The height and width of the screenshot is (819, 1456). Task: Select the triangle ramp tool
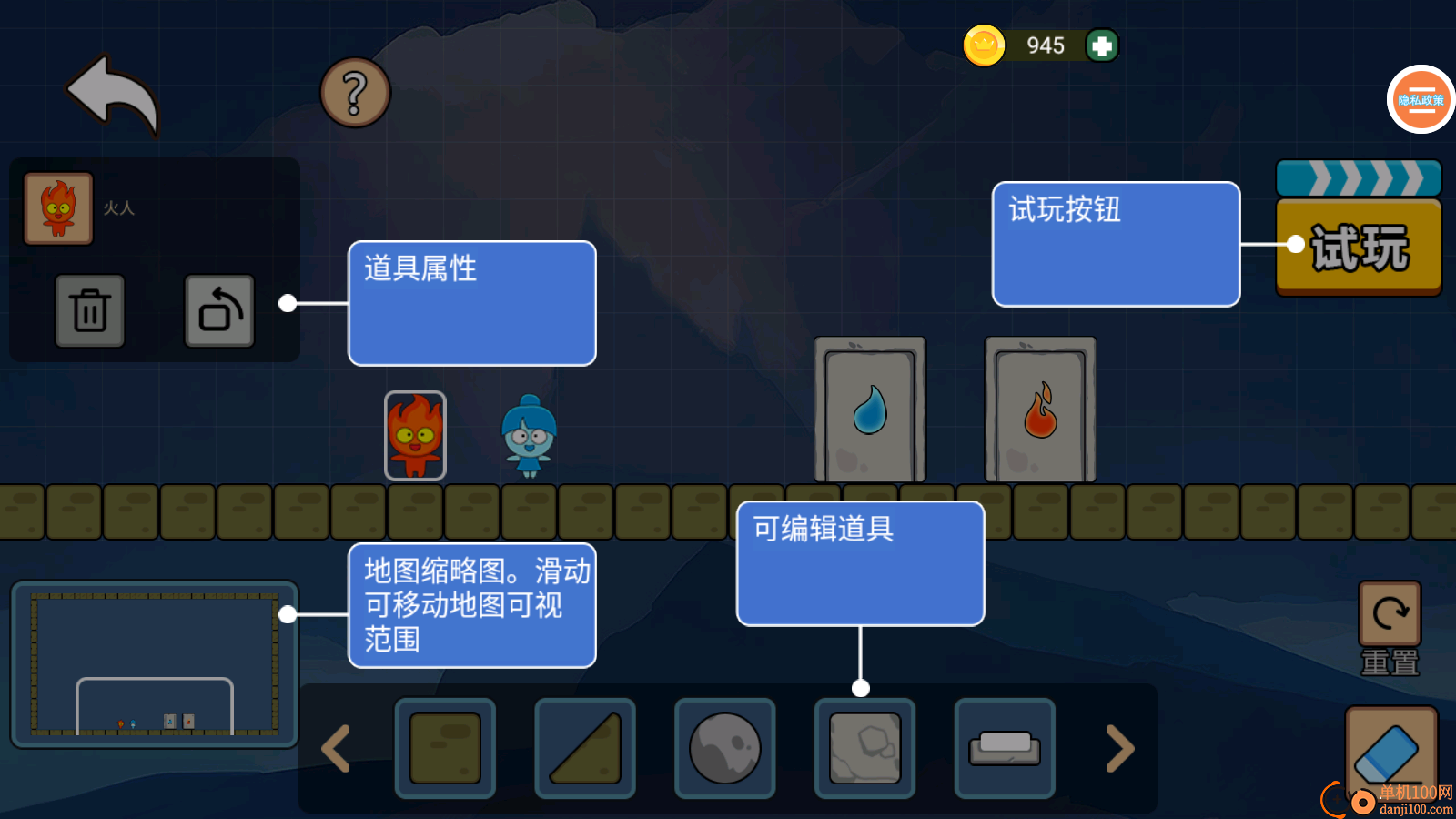(585, 748)
